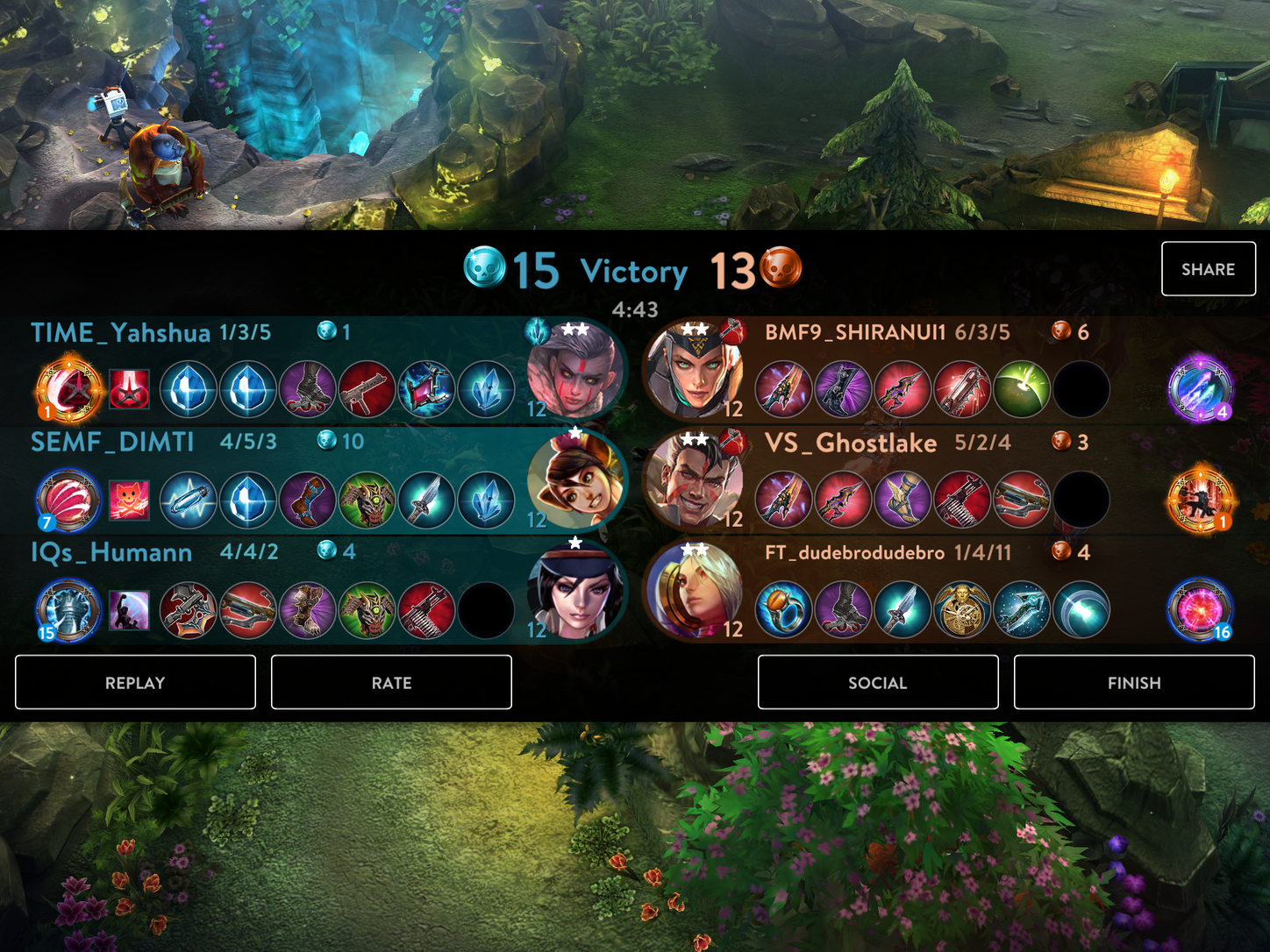Click SEMF_DIMTI's red cat-face talent icon
1270x952 pixels.
pyautogui.click(x=129, y=500)
